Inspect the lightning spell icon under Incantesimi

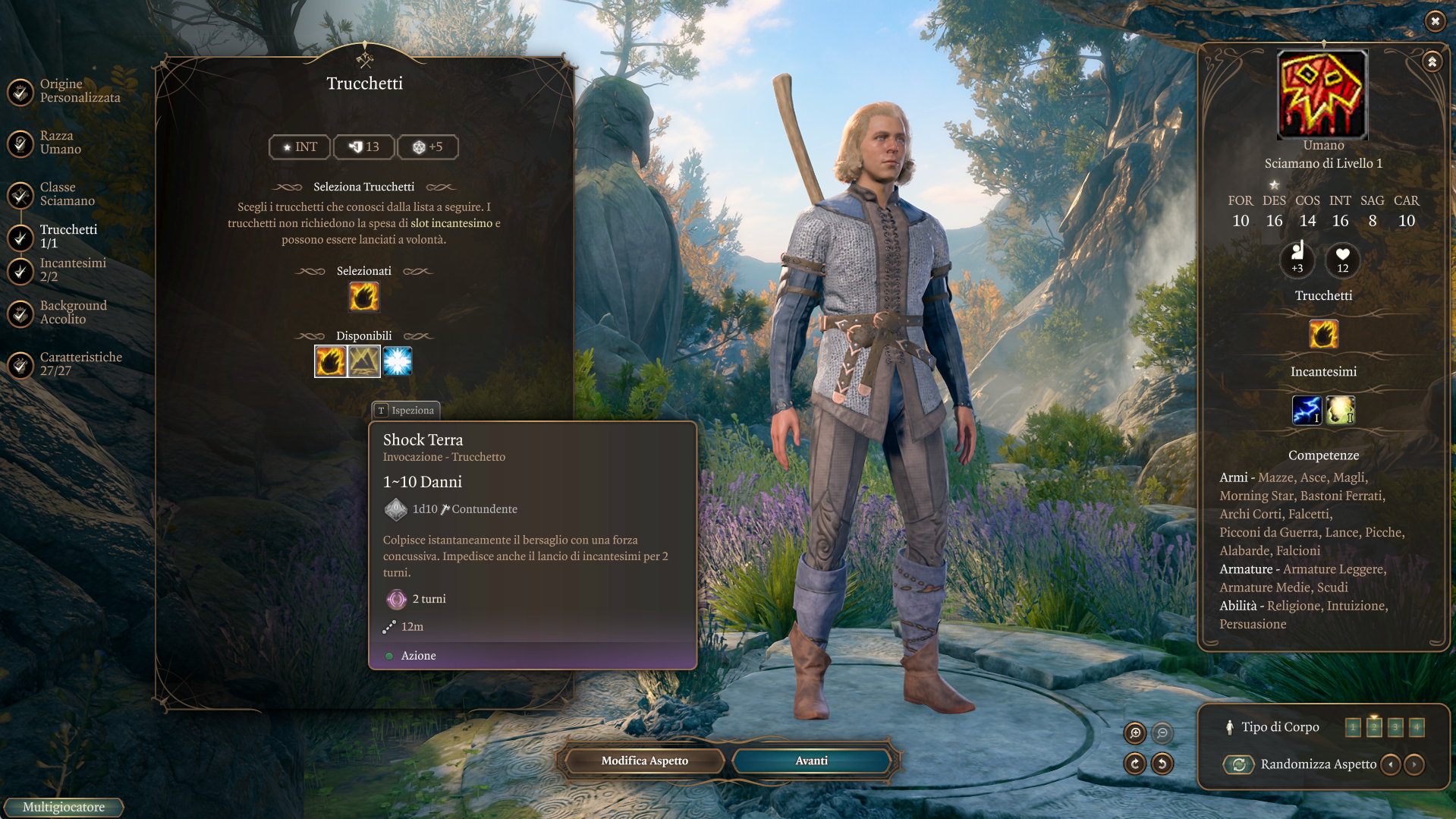coord(1307,411)
